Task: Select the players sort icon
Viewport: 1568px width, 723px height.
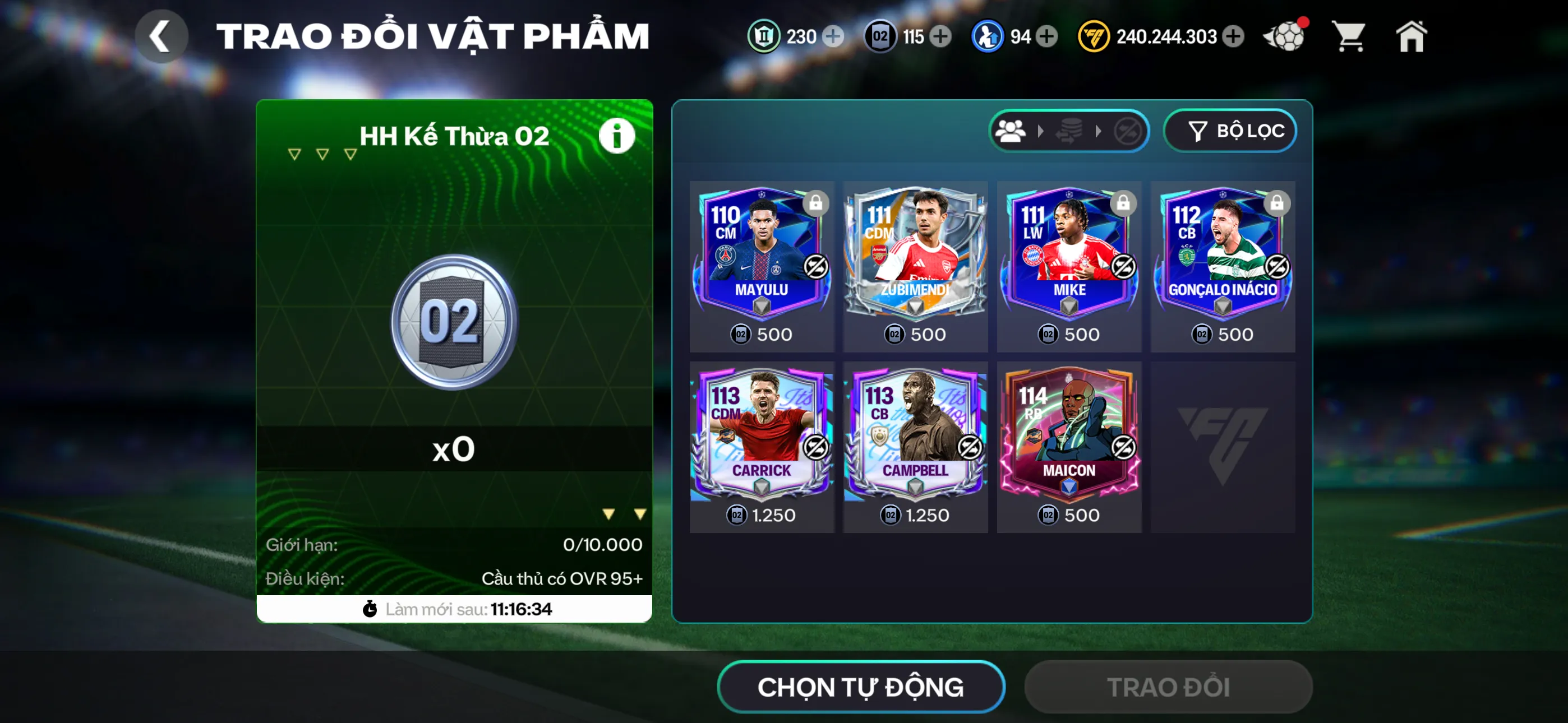Action: click(x=1011, y=130)
